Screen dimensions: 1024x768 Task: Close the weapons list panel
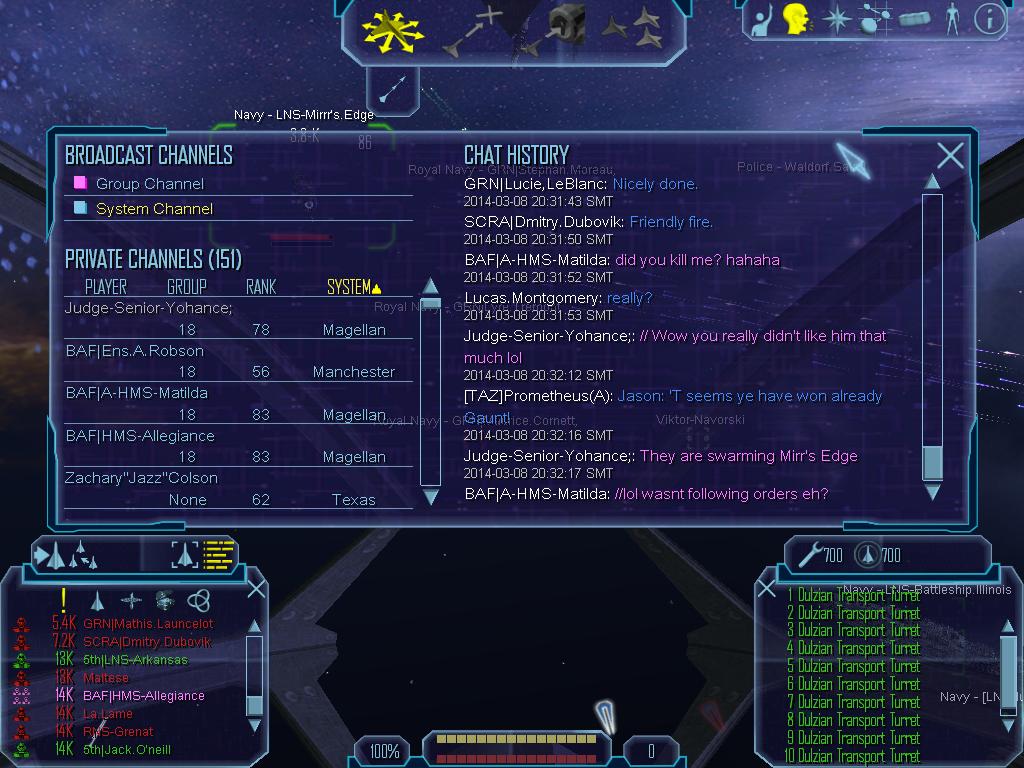pyautogui.click(x=765, y=588)
